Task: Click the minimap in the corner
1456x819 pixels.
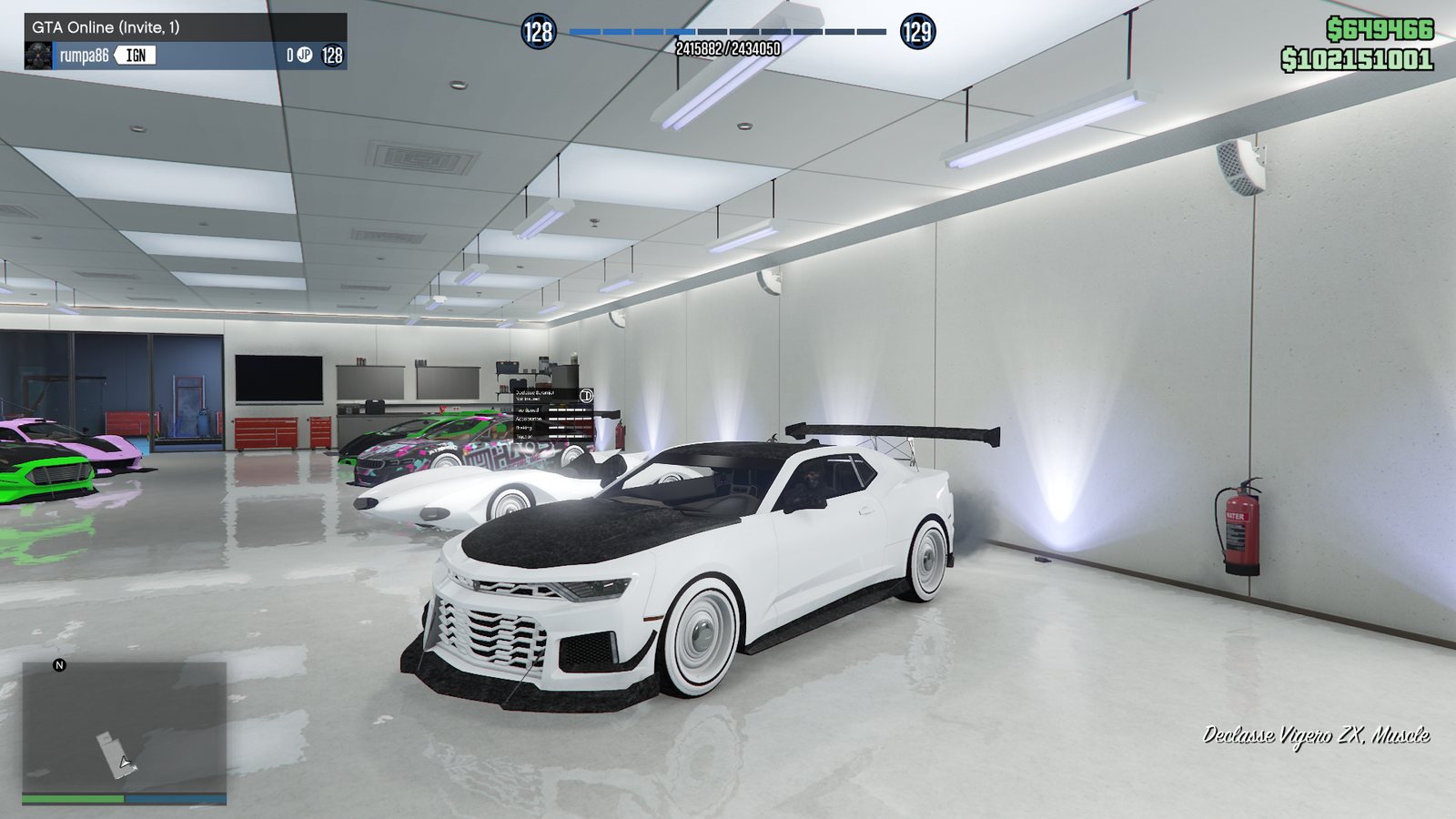Action: [x=125, y=728]
